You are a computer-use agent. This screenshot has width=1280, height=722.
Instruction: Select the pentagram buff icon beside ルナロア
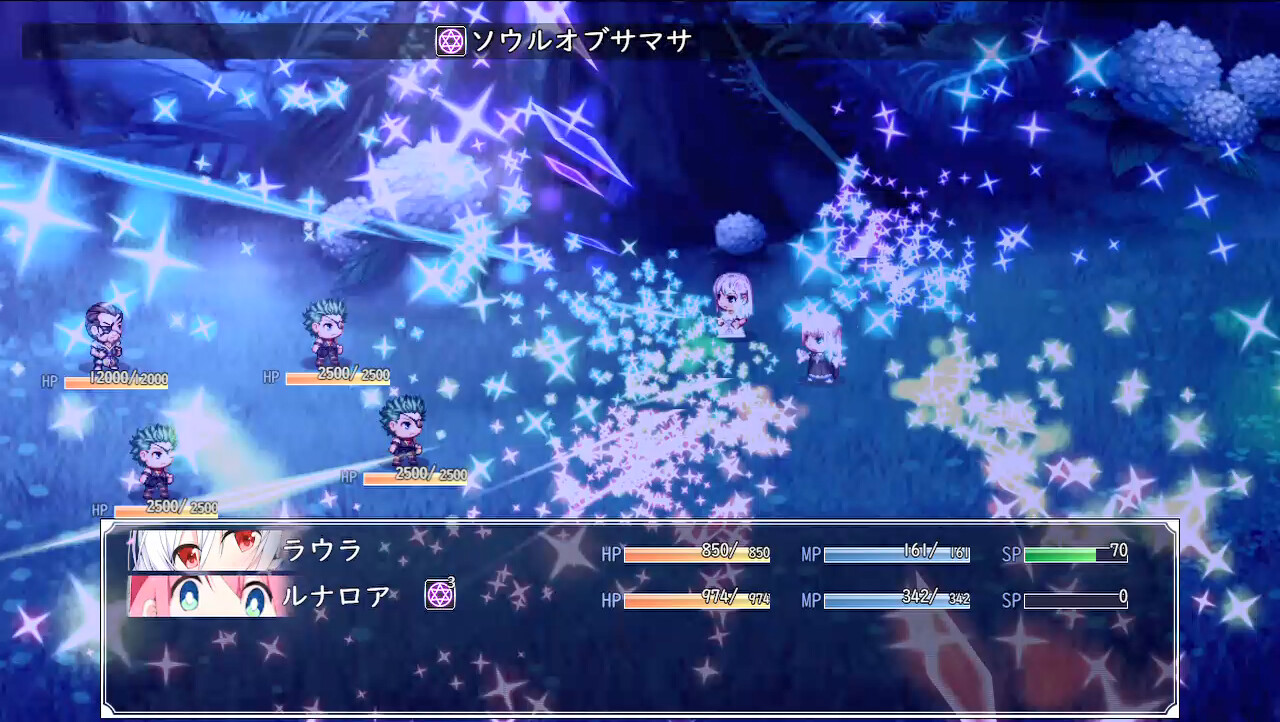(x=441, y=594)
